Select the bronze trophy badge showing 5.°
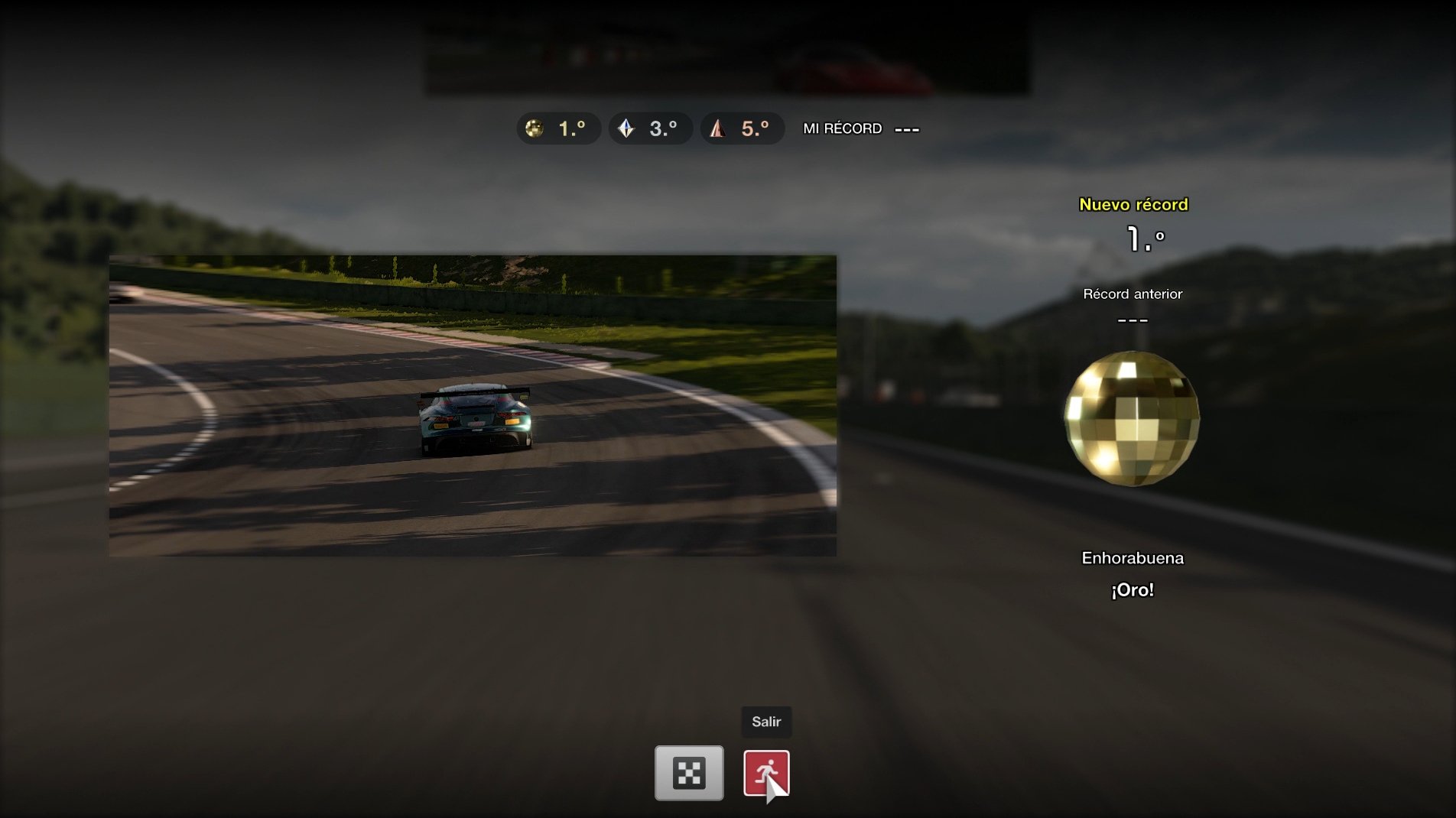 [741, 128]
